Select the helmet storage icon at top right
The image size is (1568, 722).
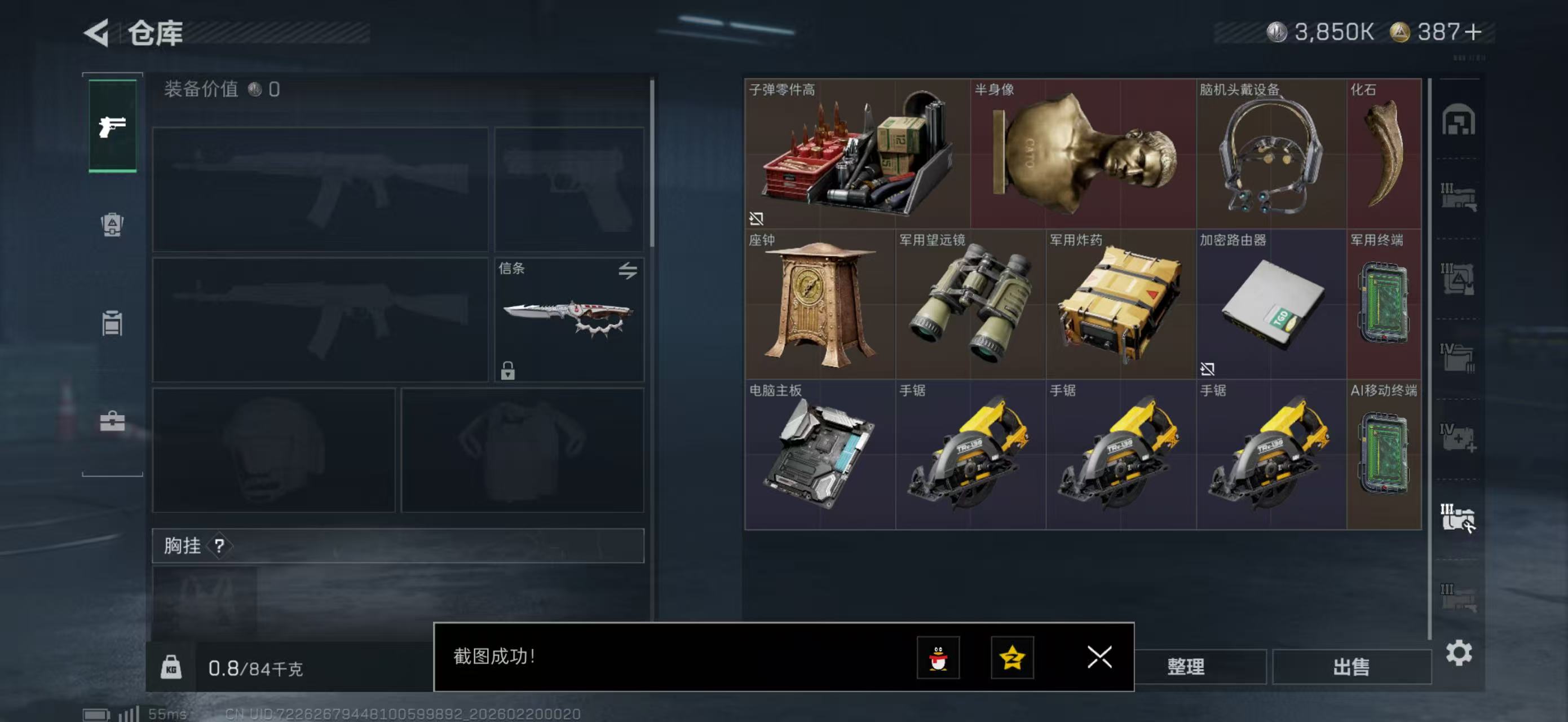pyautogui.click(x=1460, y=121)
